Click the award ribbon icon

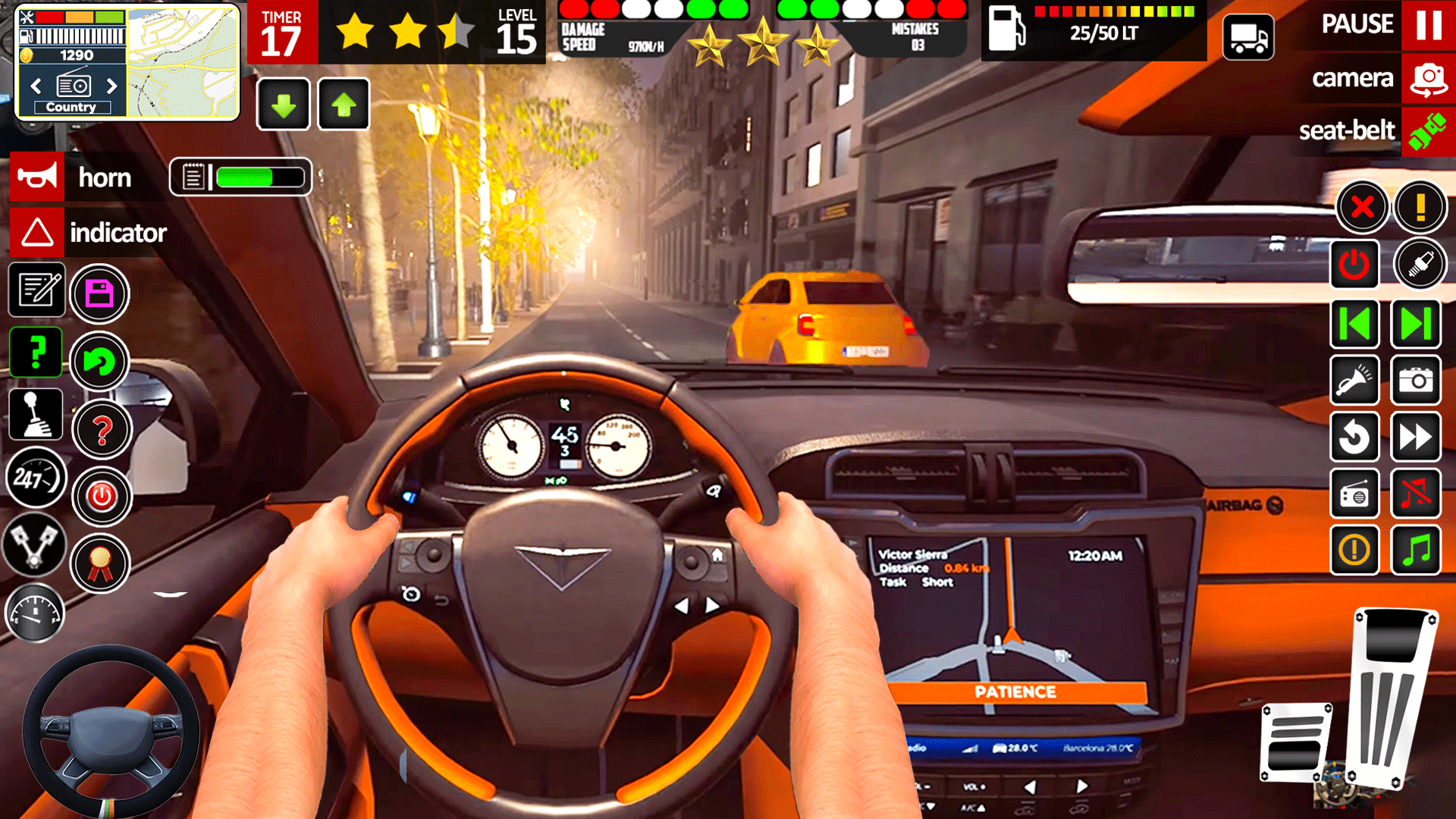102,563
